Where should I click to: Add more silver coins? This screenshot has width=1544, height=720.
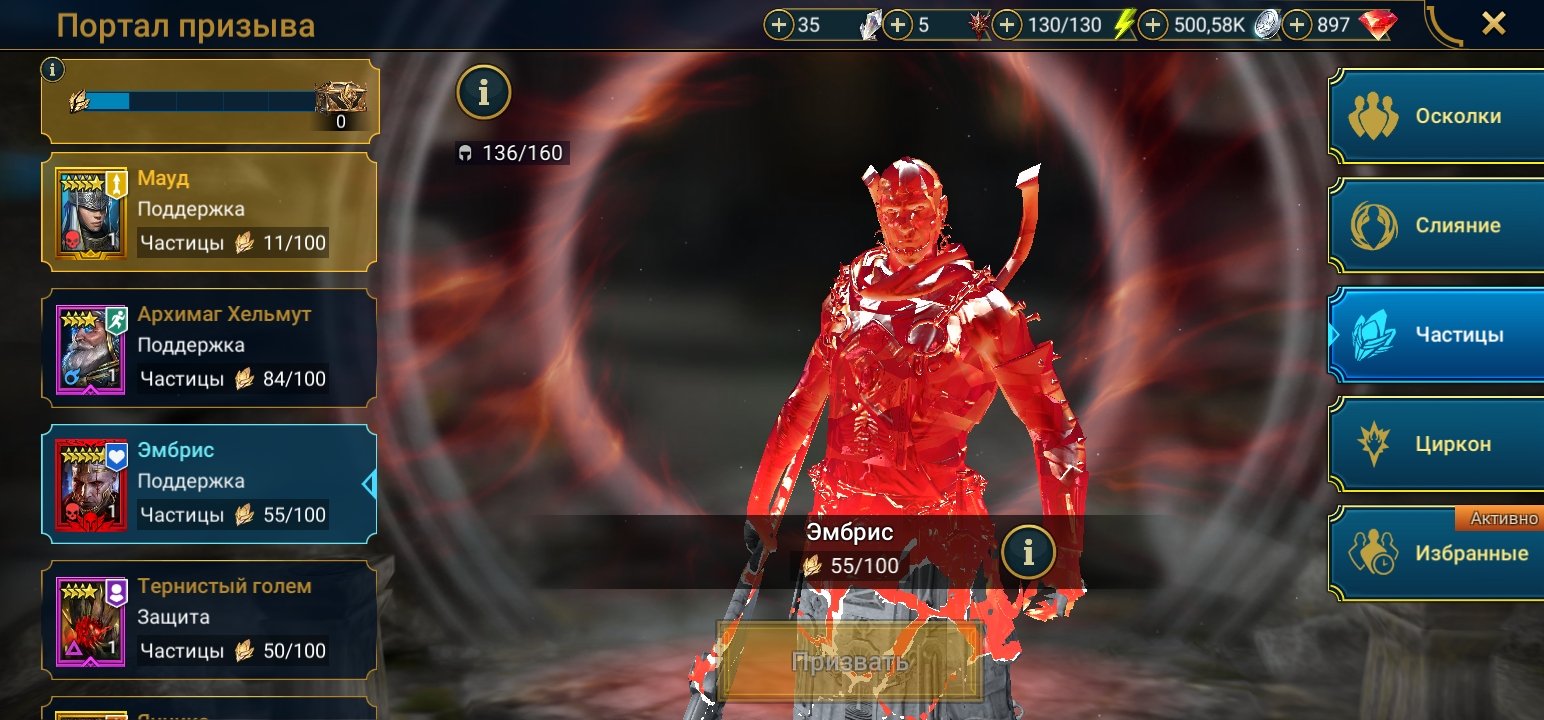[x=1153, y=25]
